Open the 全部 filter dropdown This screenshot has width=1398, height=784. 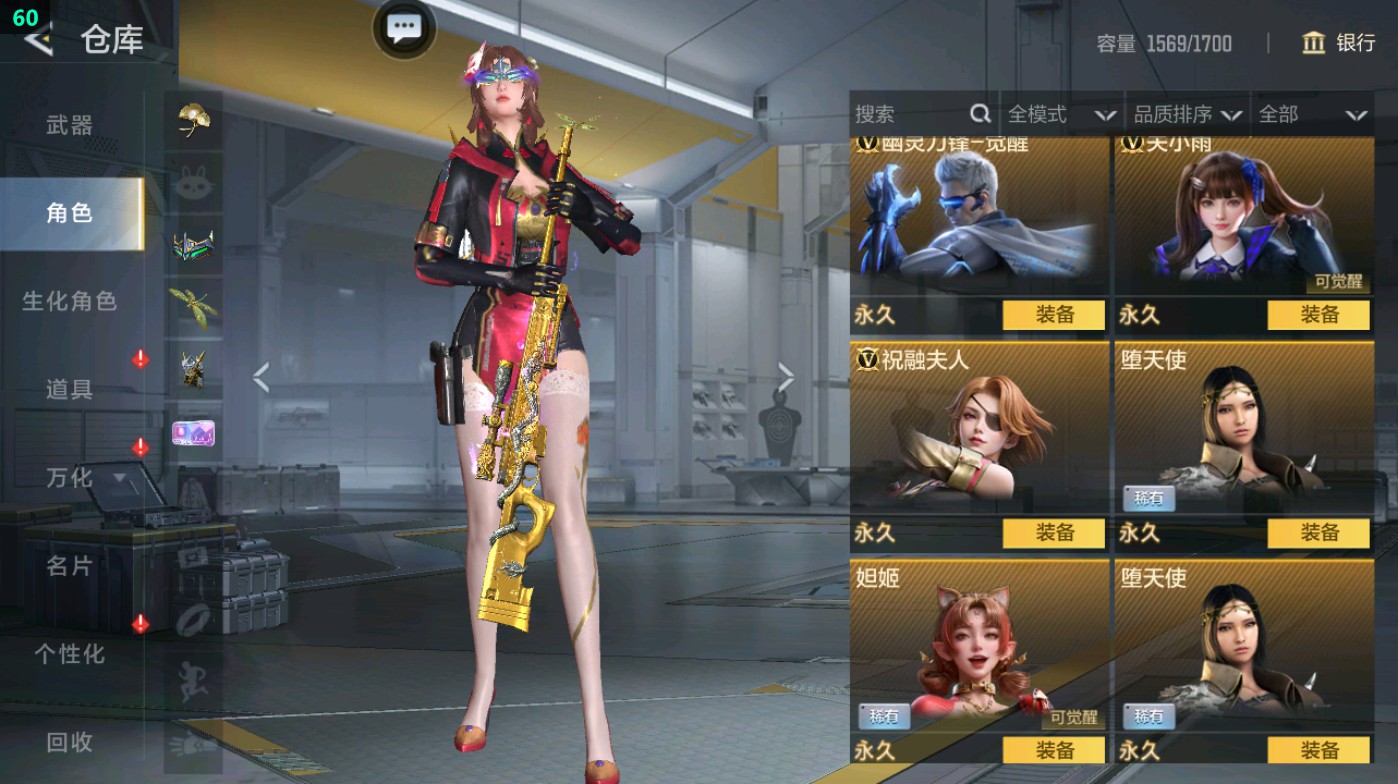pyautogui.click(x=1312, y=115)
